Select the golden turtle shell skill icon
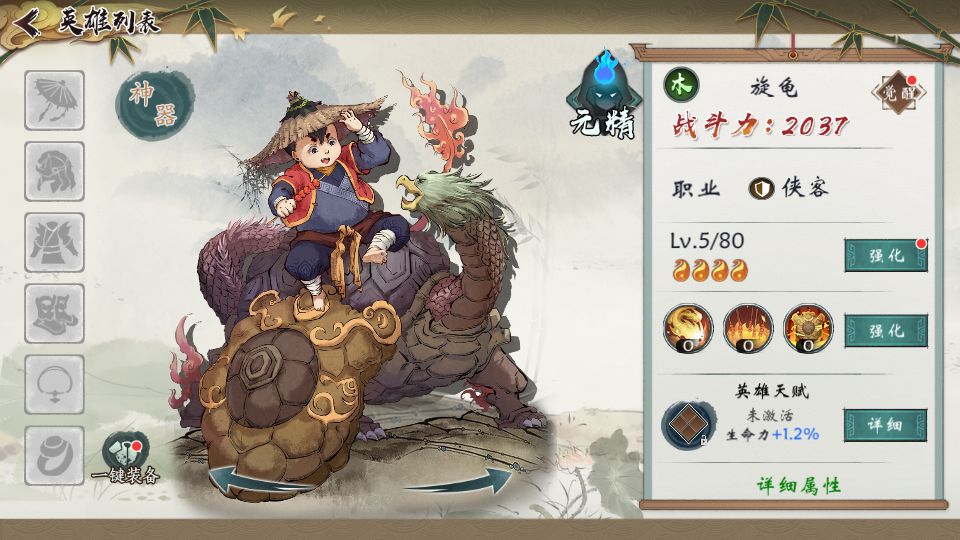The image size is (960, 540). 807,328
